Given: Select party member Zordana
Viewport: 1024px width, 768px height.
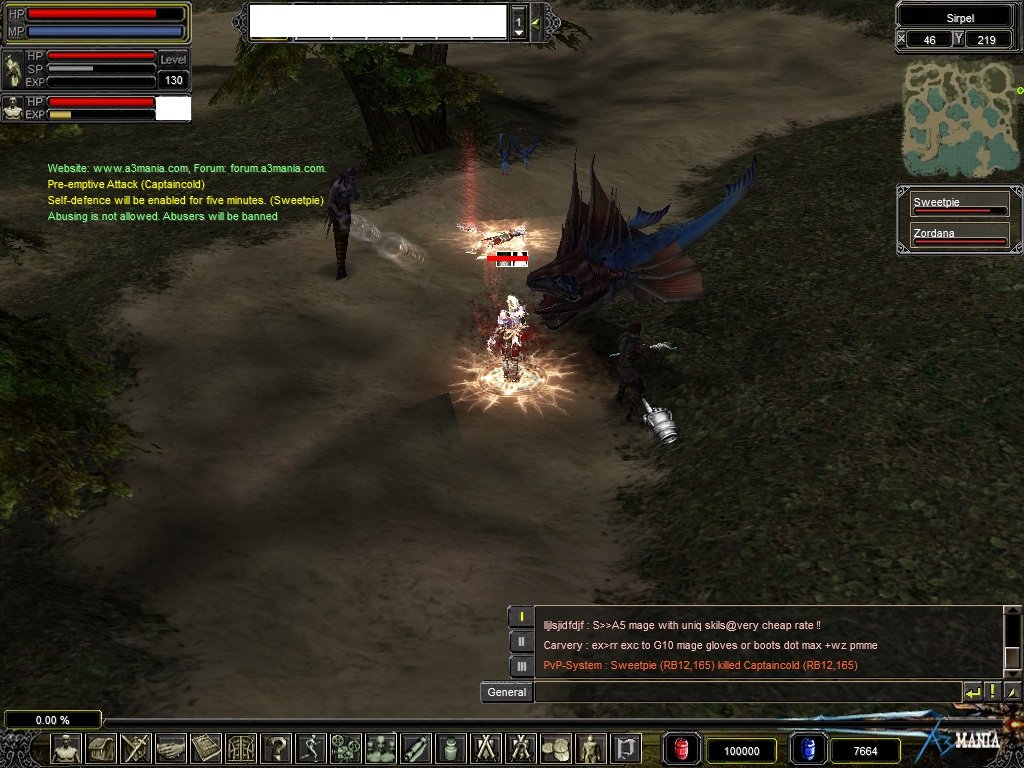Looking at the screenshot, I should coord(959,236).
